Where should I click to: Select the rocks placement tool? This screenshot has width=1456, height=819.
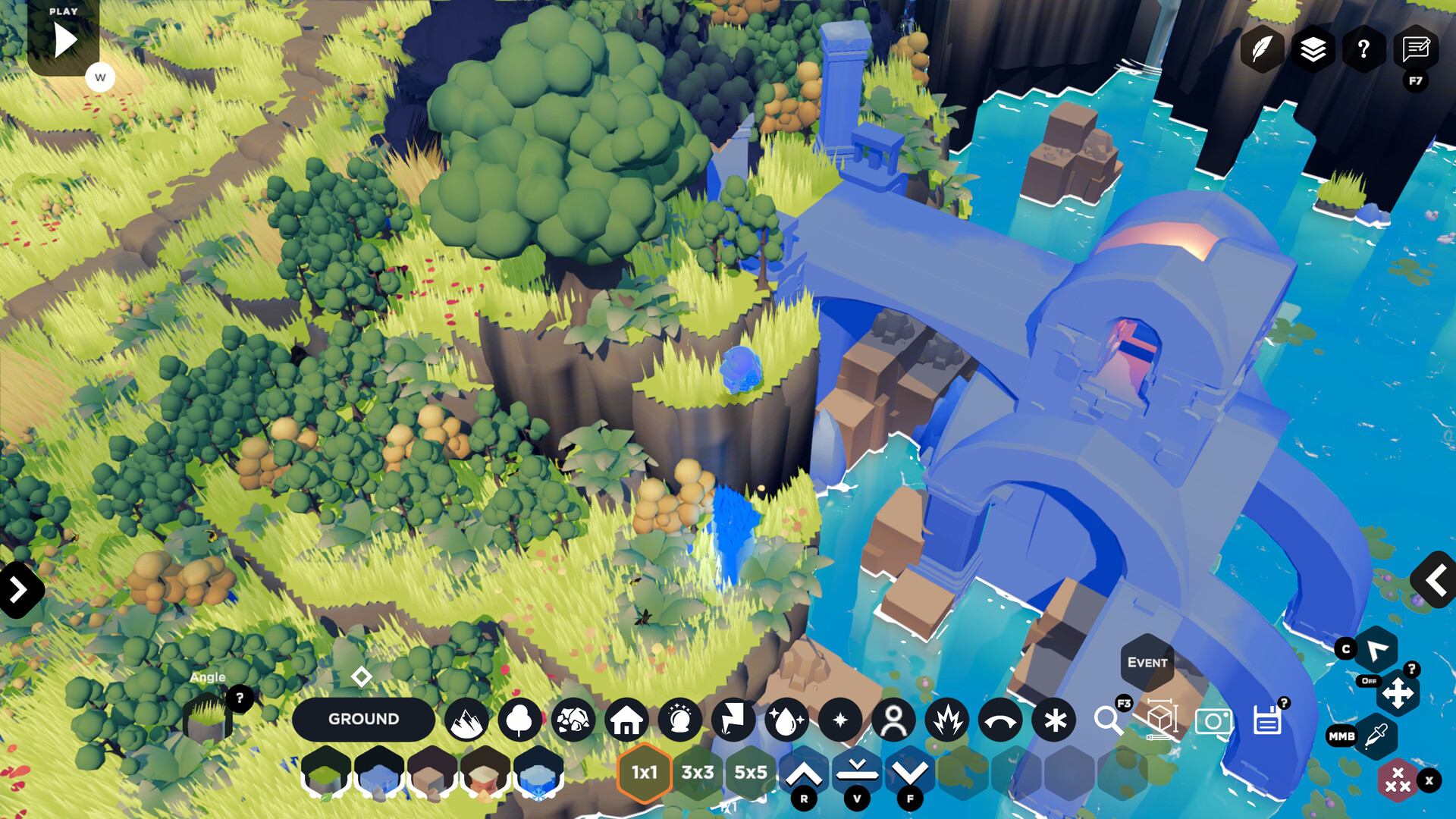(x=574, y=720)
